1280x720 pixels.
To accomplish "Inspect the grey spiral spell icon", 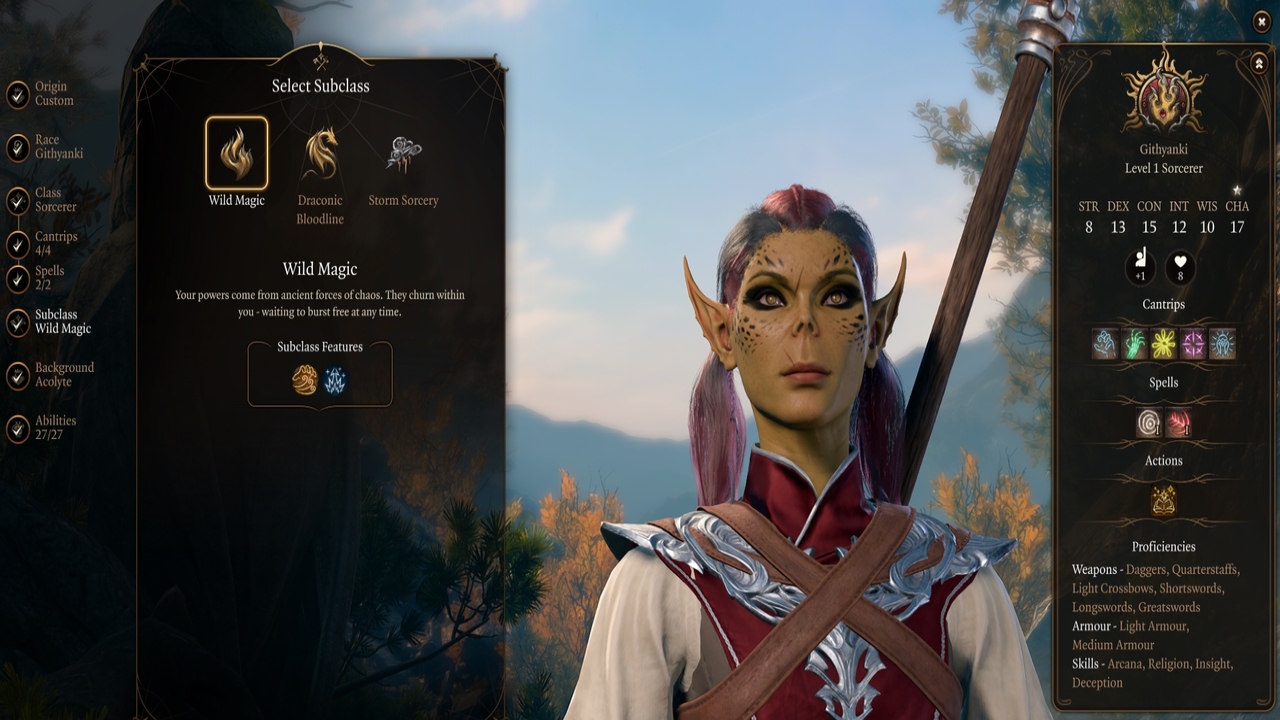I will [x=1149, y=423].
